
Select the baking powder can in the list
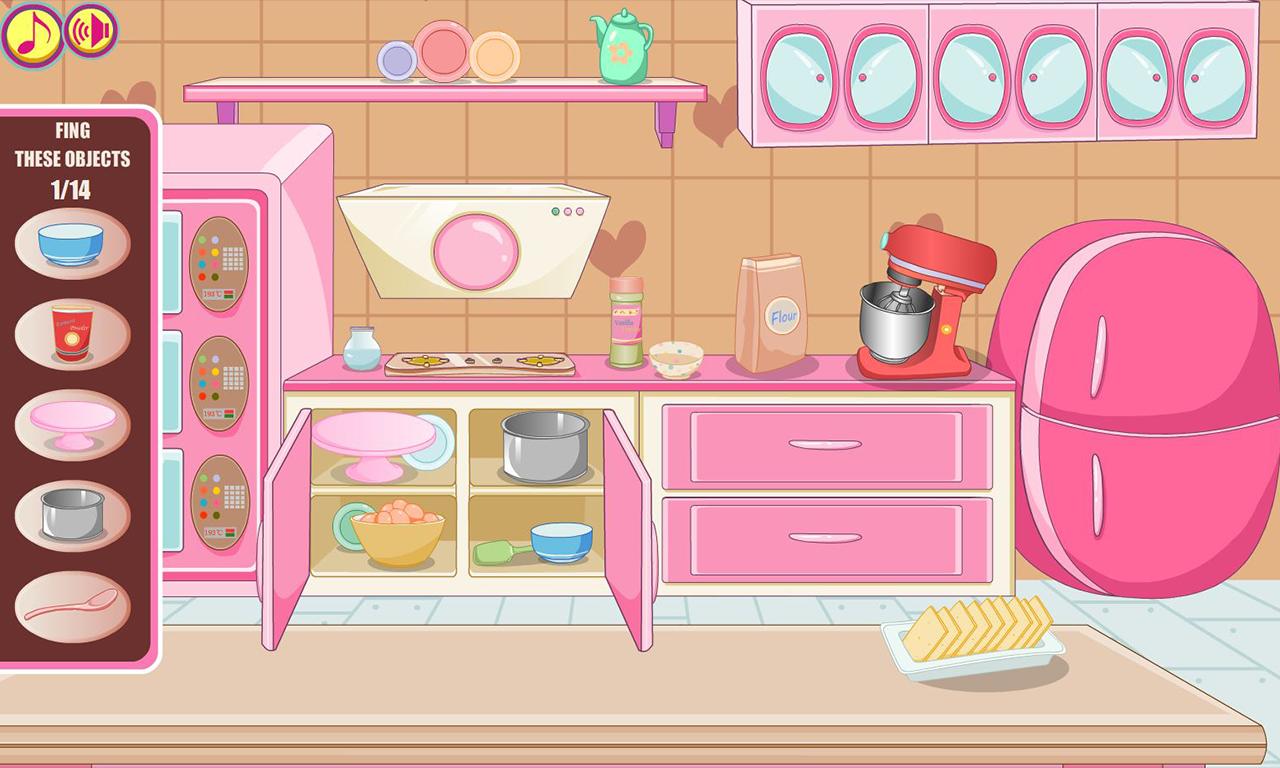70,333
